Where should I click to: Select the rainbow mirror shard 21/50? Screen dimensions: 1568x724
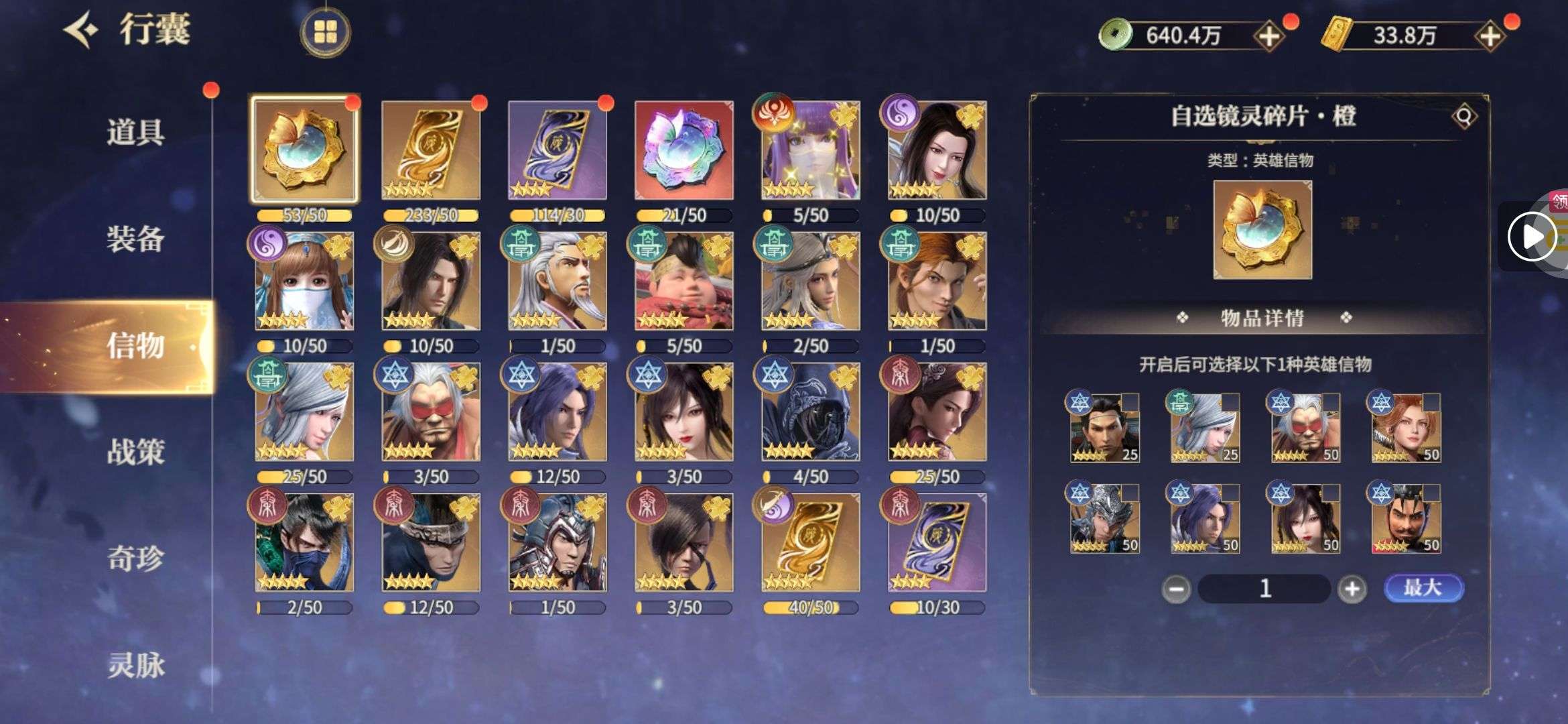pos(684,149)
